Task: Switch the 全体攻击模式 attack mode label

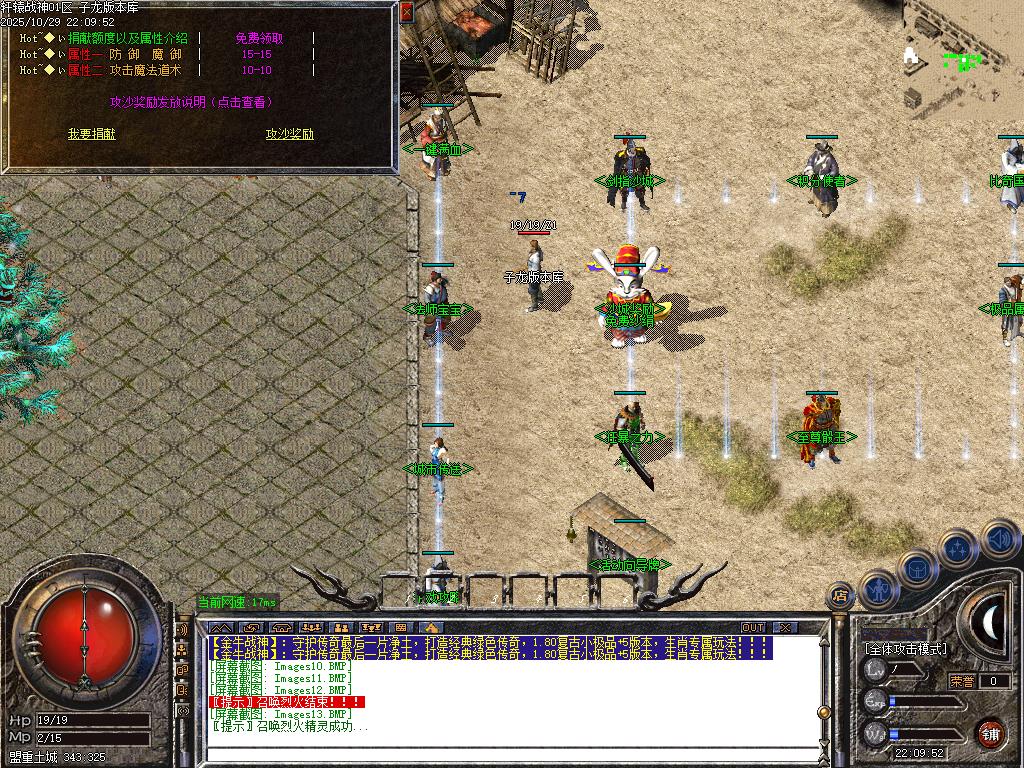Action: tap(906, 648)
